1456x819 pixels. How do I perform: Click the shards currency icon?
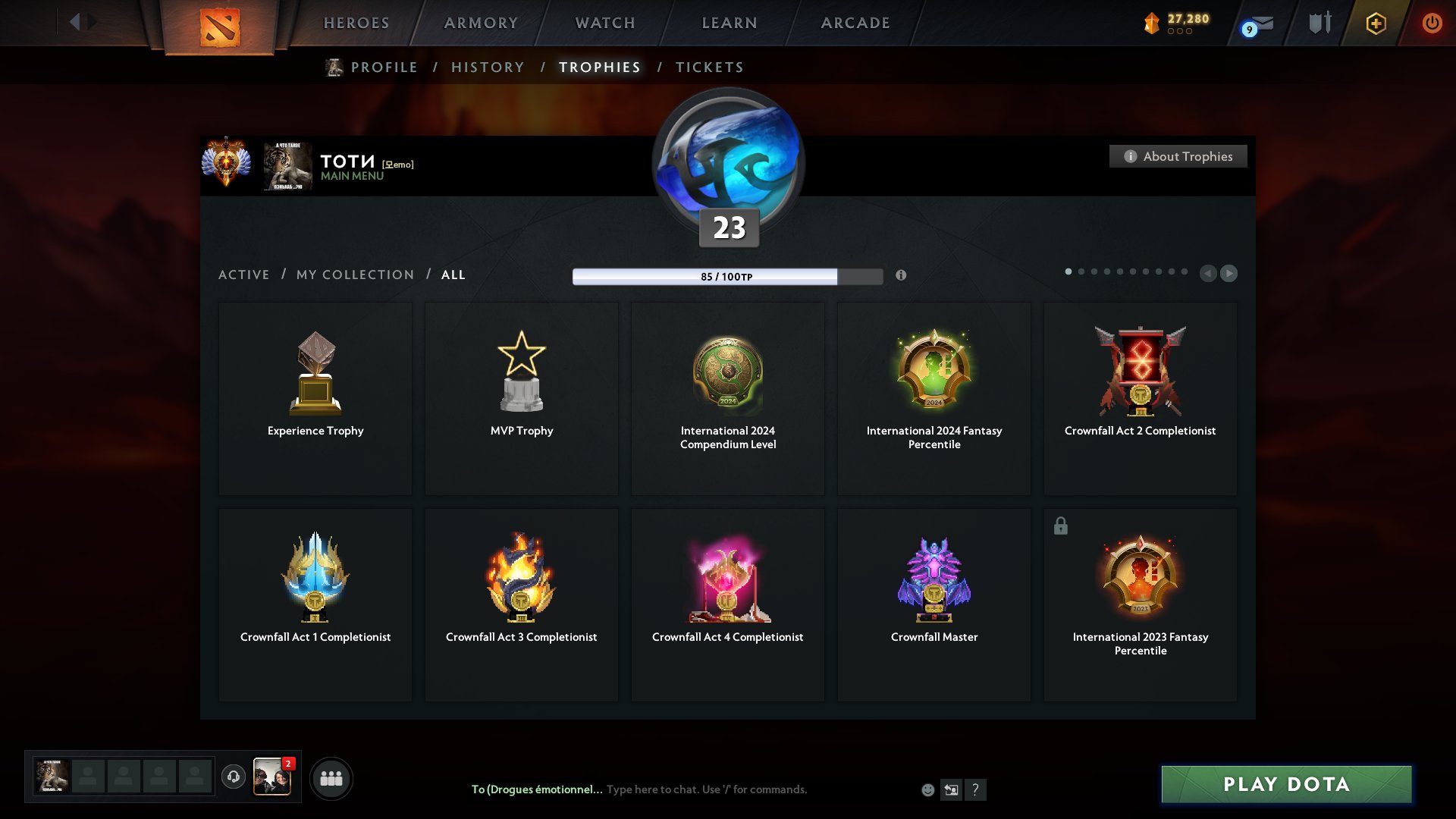[1152, 24]
